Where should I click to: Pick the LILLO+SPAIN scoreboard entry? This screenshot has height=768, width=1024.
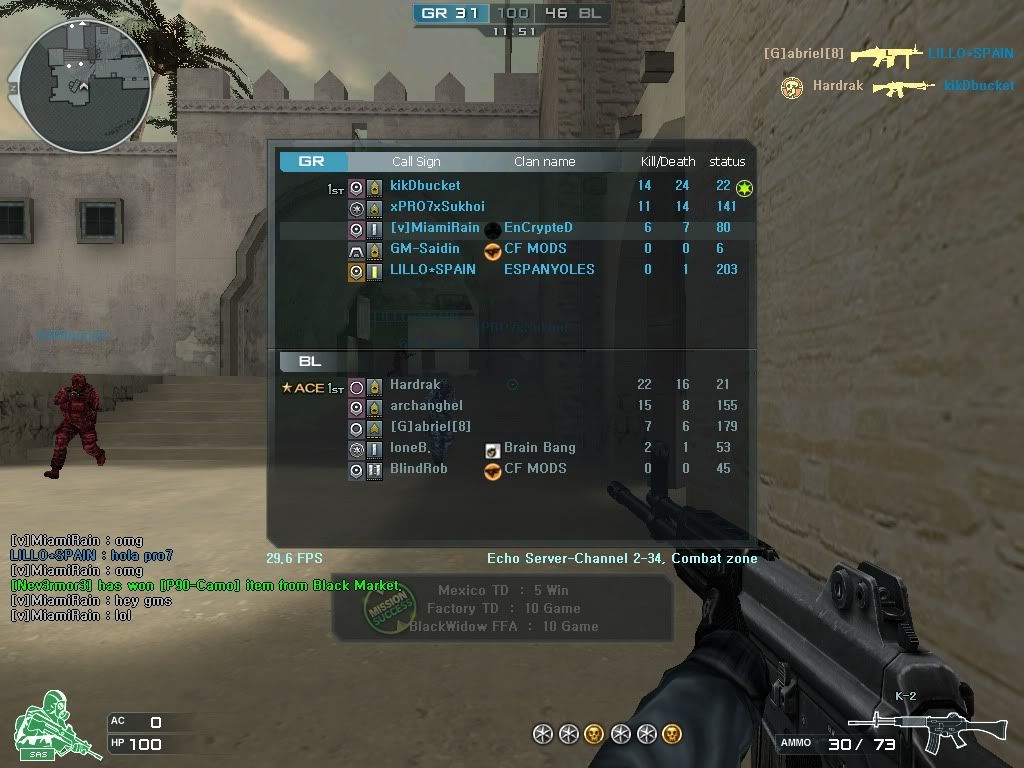[x=432, y=270]
